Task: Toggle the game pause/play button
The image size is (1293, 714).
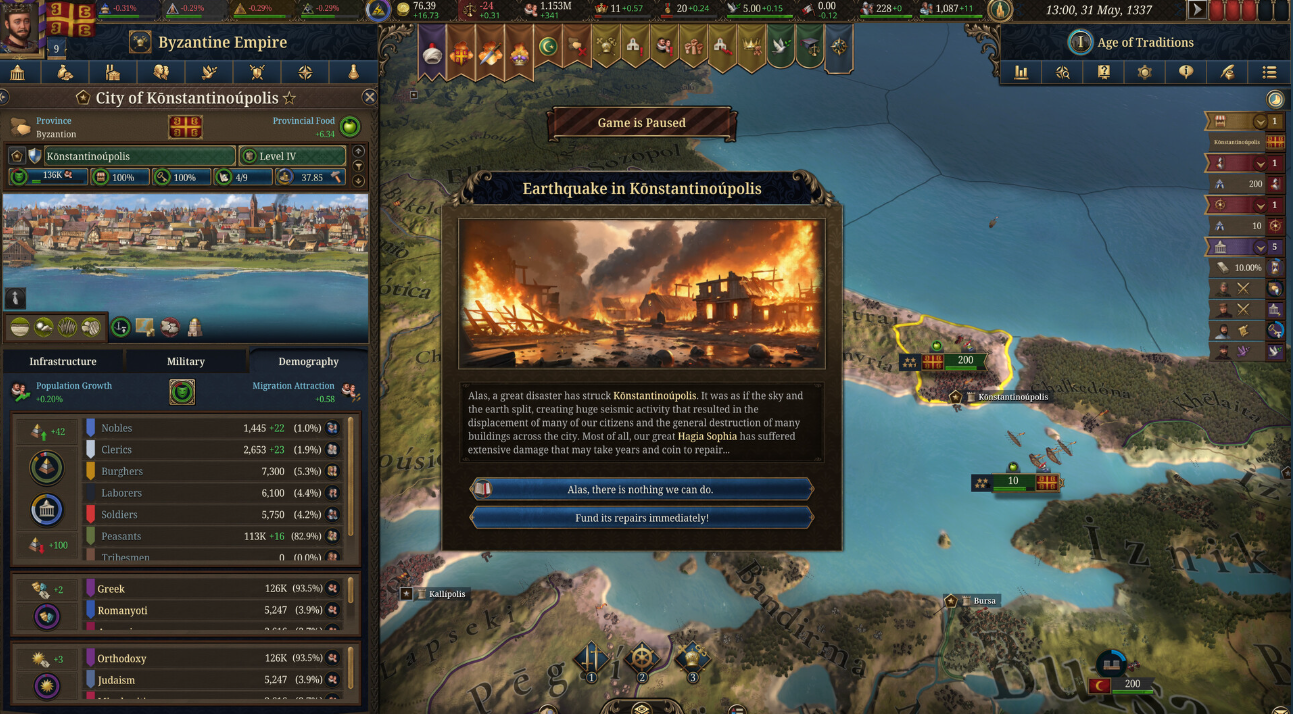Action: pos(1196,10)
